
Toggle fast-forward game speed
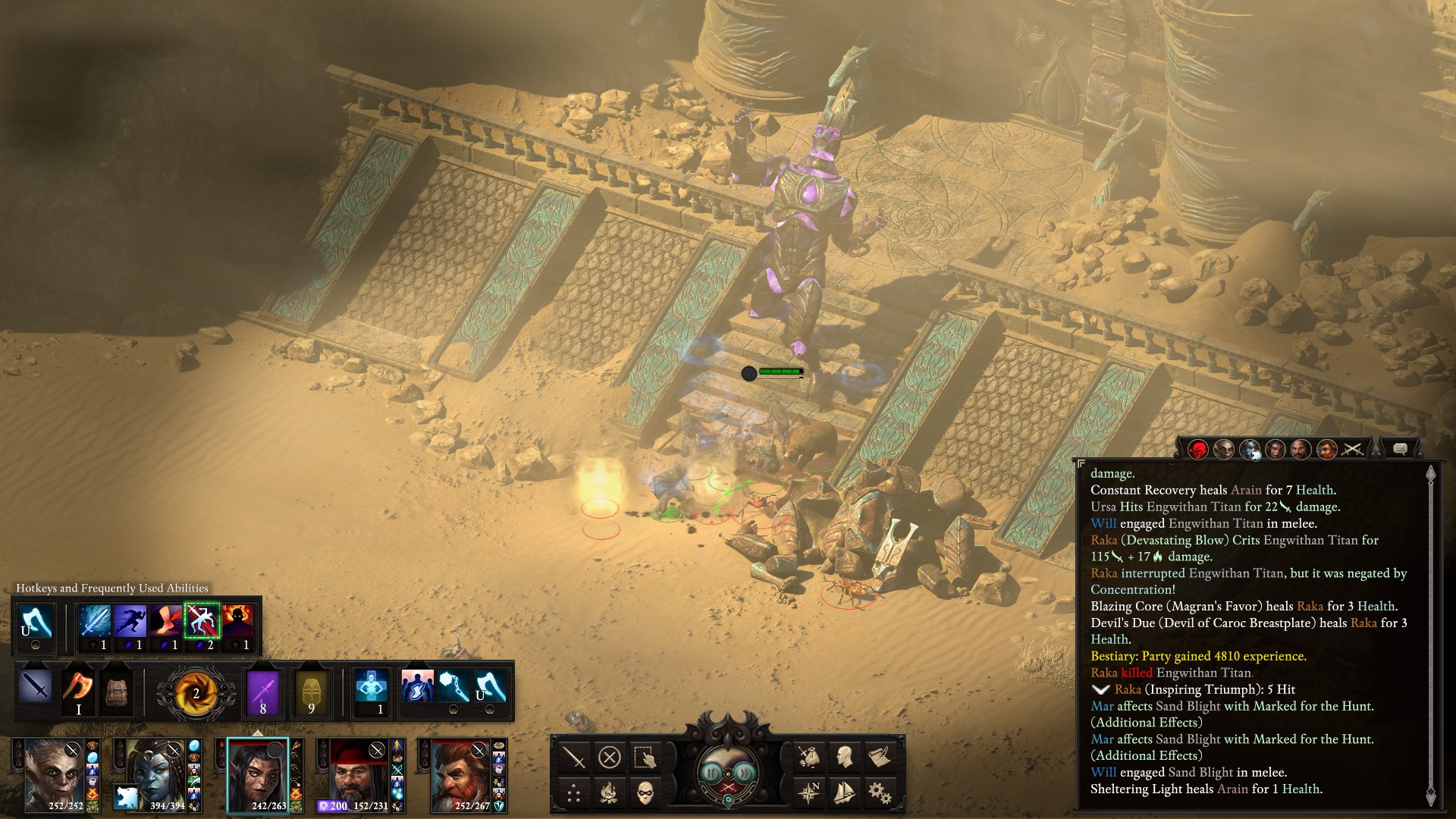[746, 773]
